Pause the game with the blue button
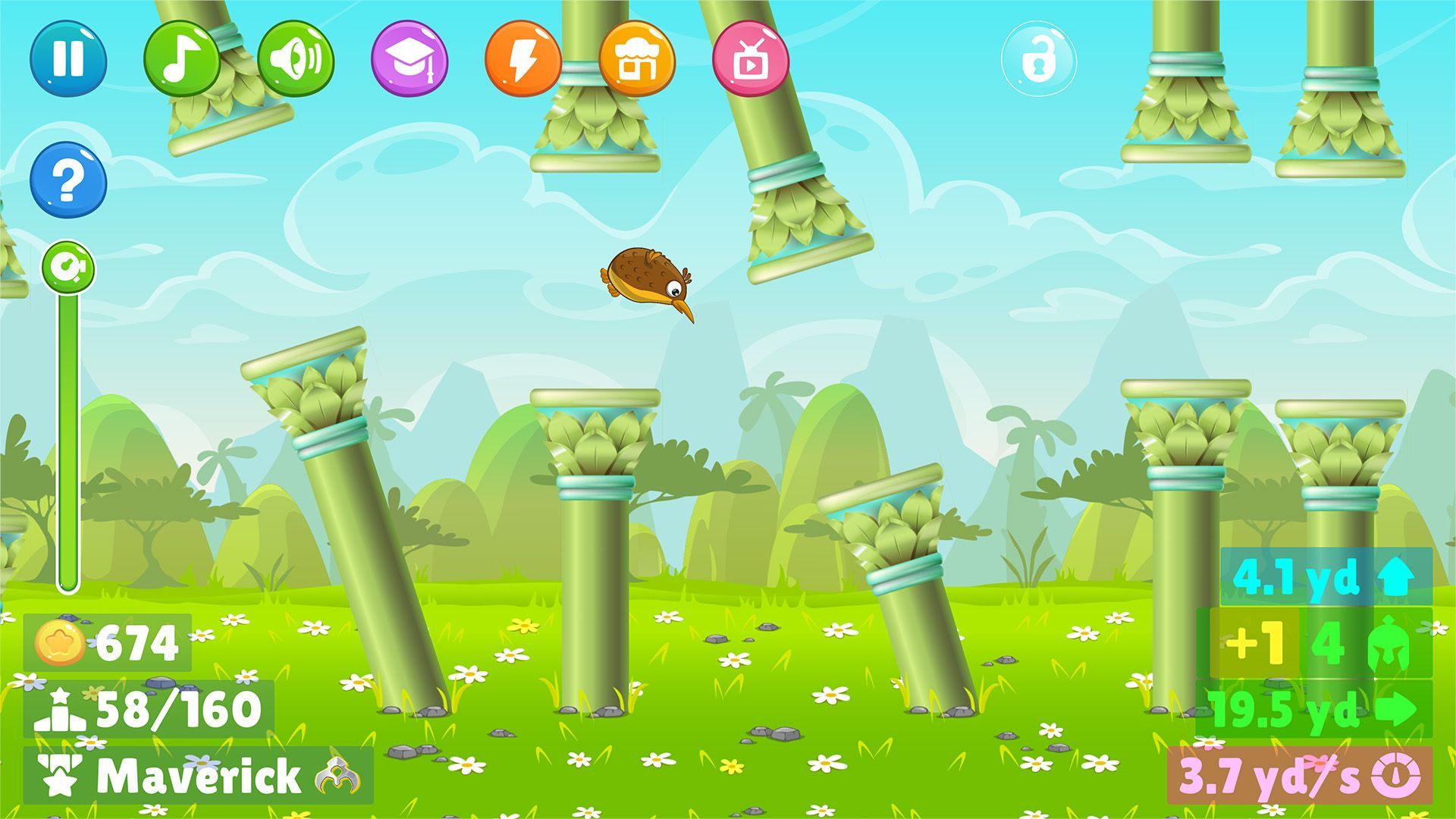The height and width of the screenshot is (819, 1456). pyautogui.click(x=68, y=59)
